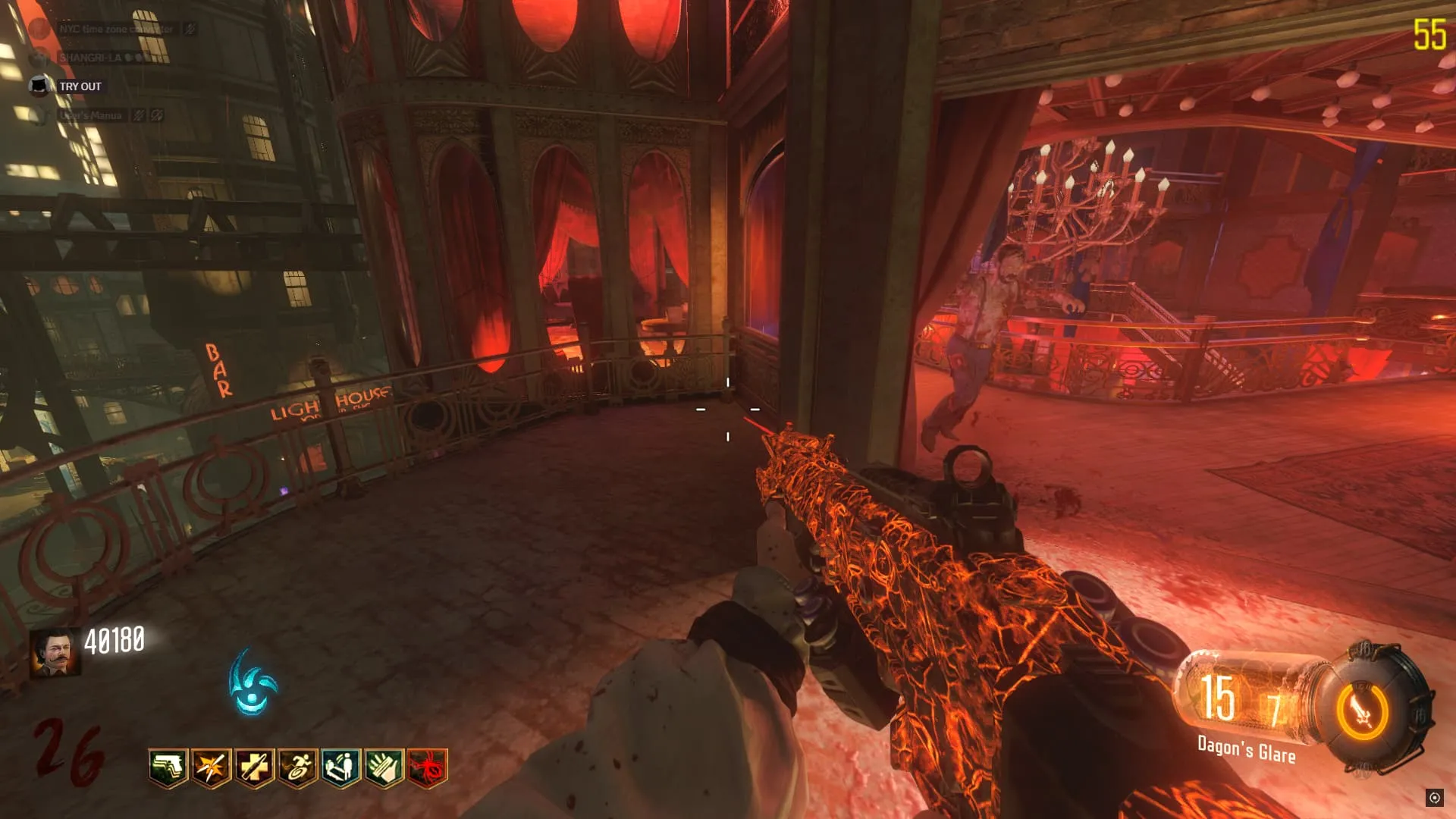1456x819 pixels.
Task: Select the Speed Cola hand perk icon
Action: pos(384,768)
